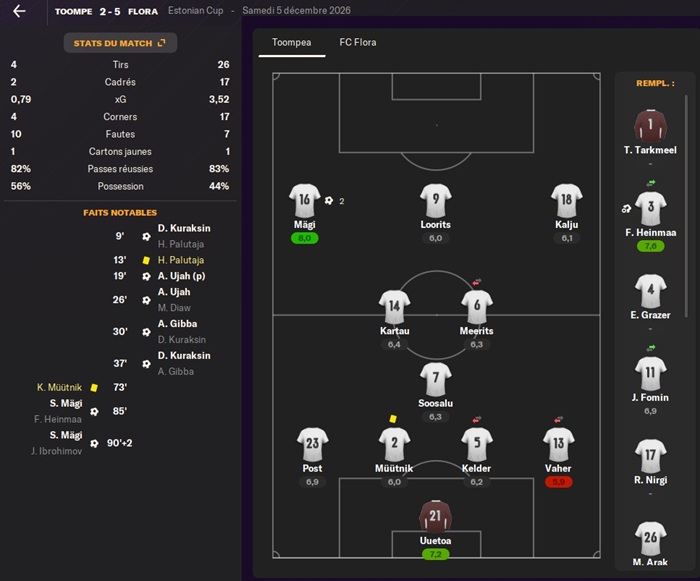Switch to the Toompea lineup tab

(291, 43)
